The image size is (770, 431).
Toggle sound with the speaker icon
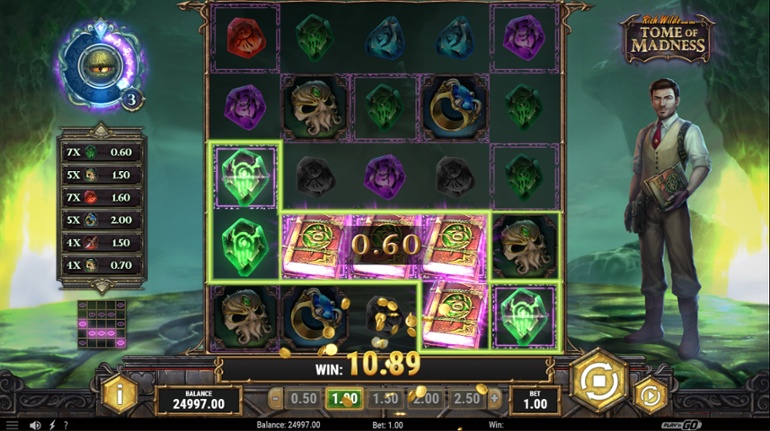(x=35, y=425)
